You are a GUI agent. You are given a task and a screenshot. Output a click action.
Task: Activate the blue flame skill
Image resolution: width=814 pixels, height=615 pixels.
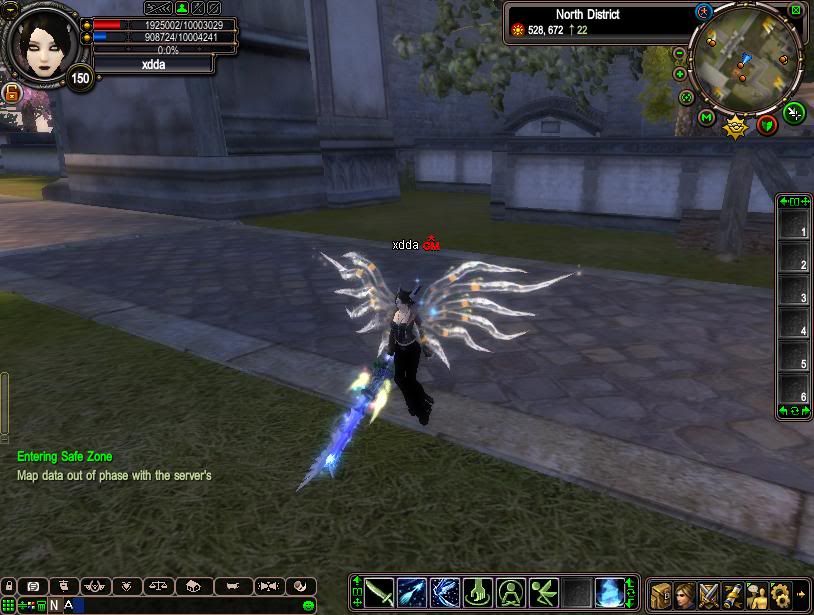click(609, 592)
